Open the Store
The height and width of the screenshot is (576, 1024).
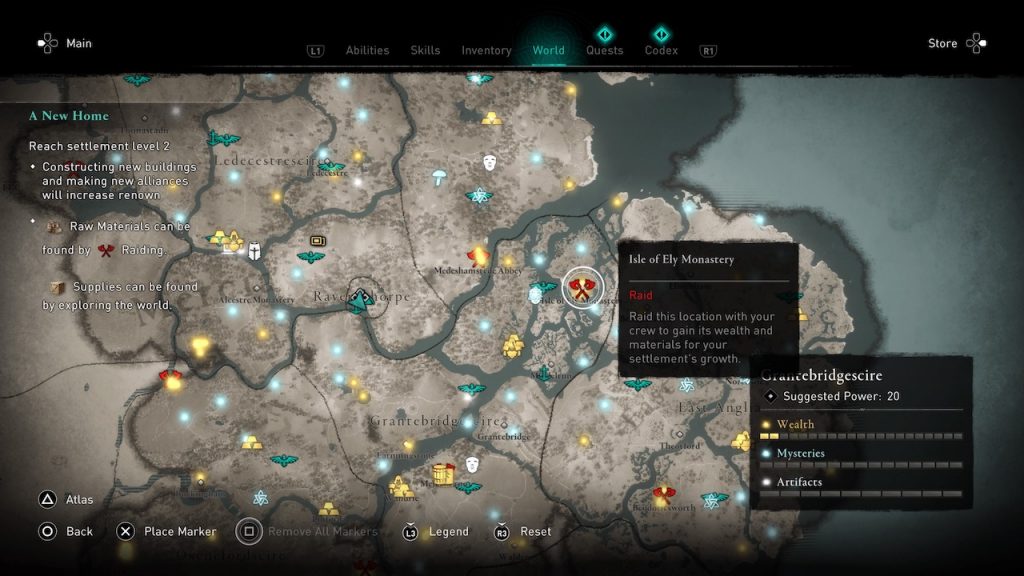(x=956, y=43)
